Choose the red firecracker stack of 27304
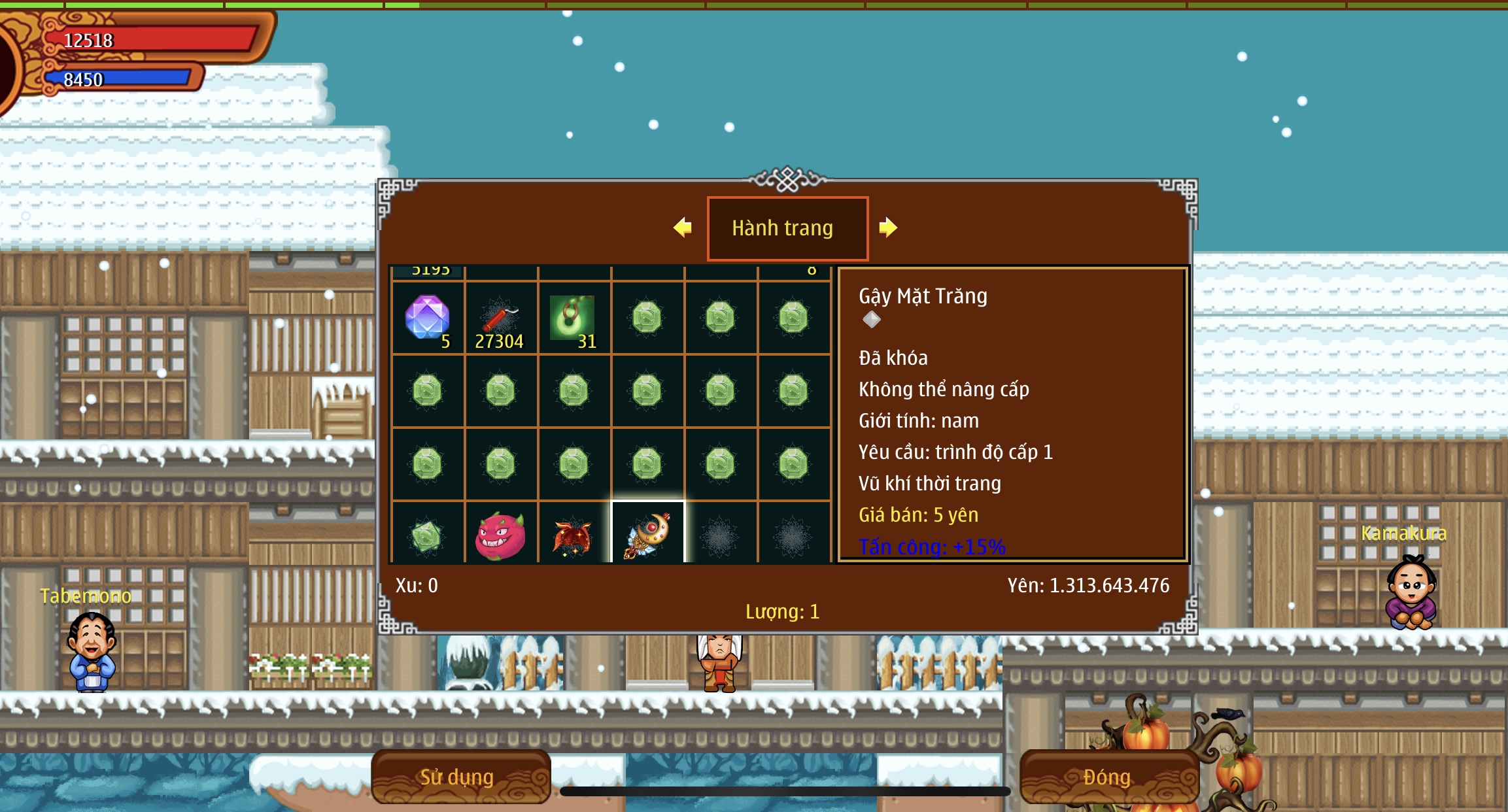 click(501, 318)
